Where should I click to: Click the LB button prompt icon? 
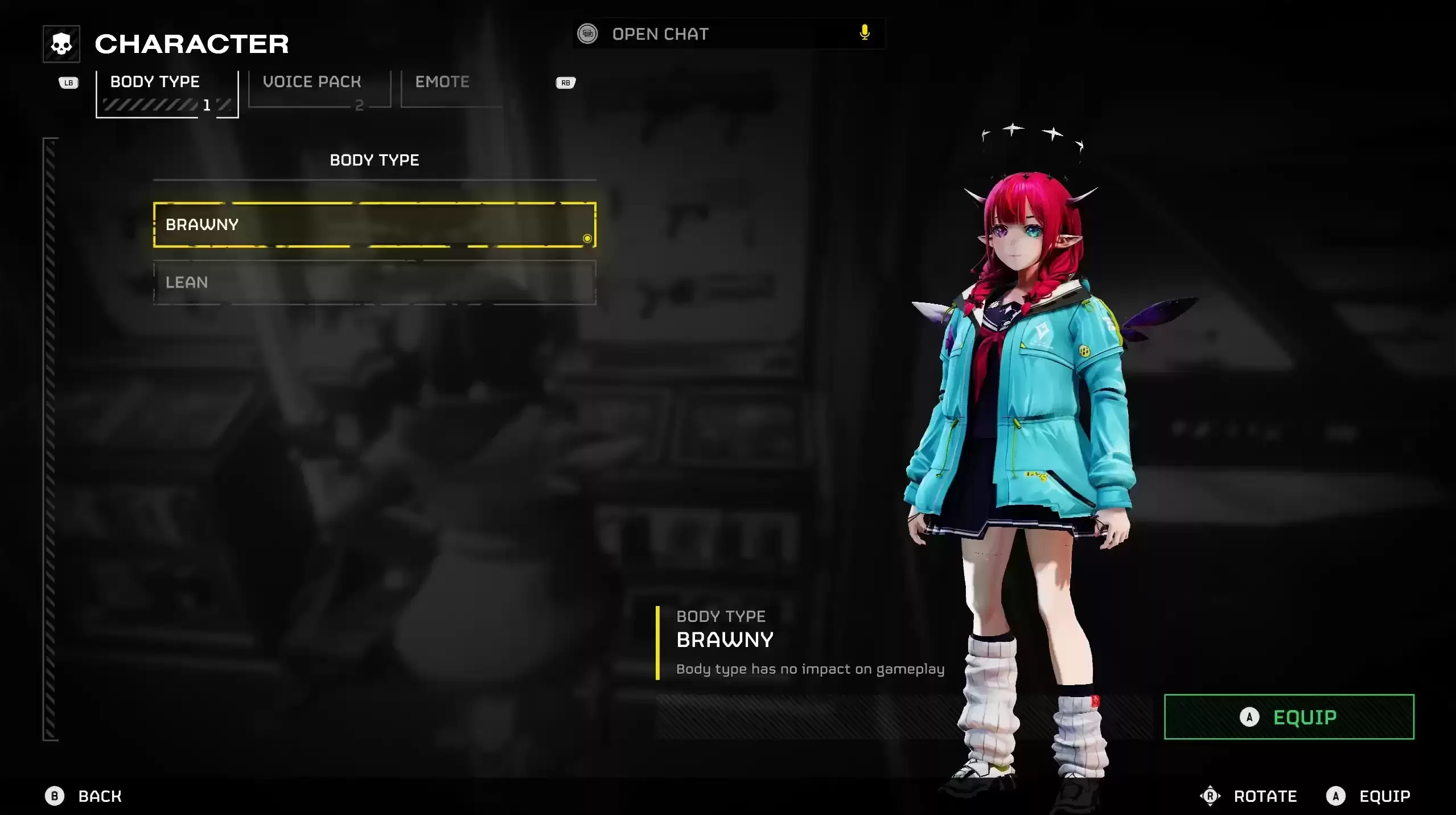(x=68, y=83)
